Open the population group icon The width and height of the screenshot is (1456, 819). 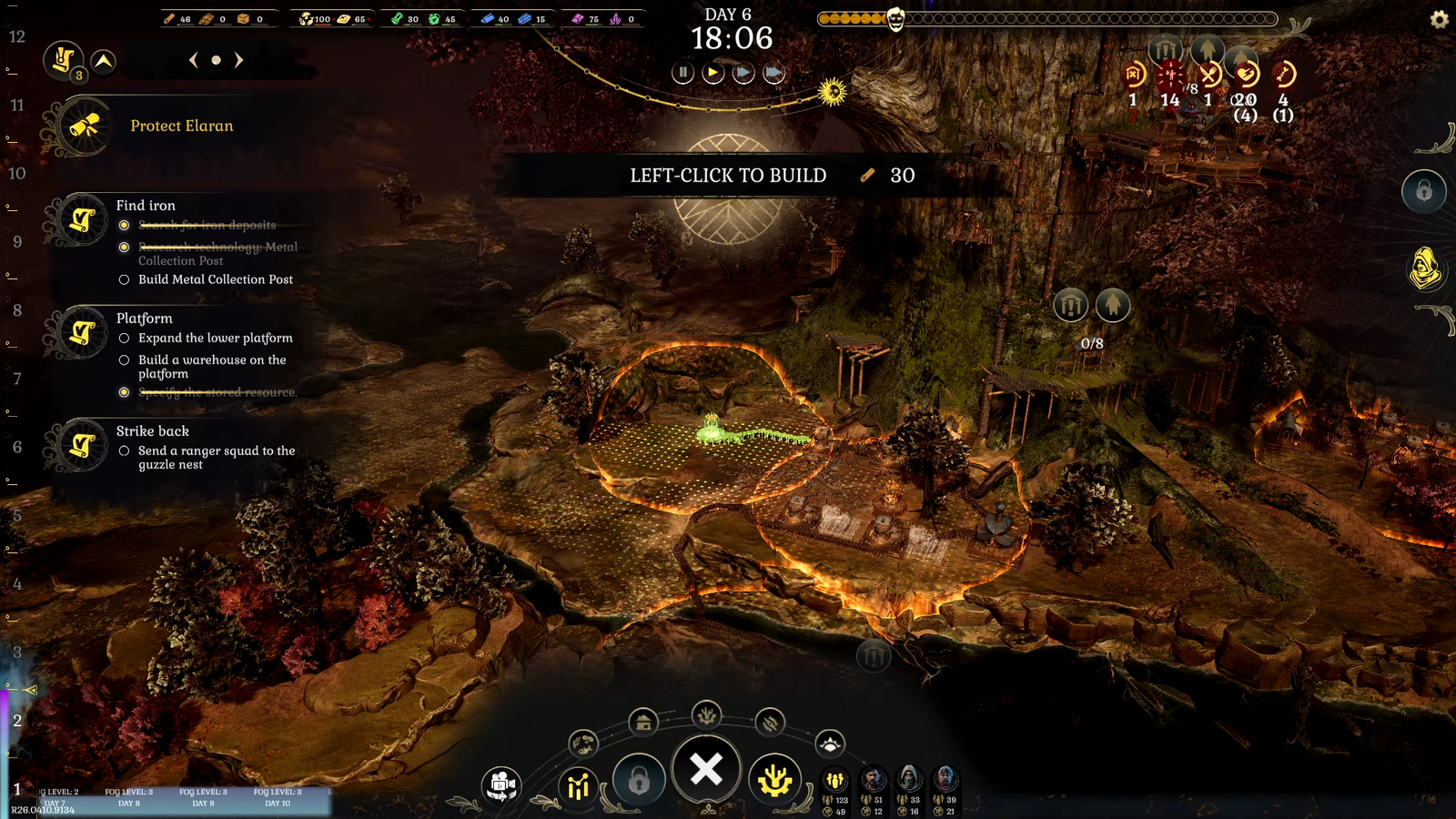[x=834, y=780]
